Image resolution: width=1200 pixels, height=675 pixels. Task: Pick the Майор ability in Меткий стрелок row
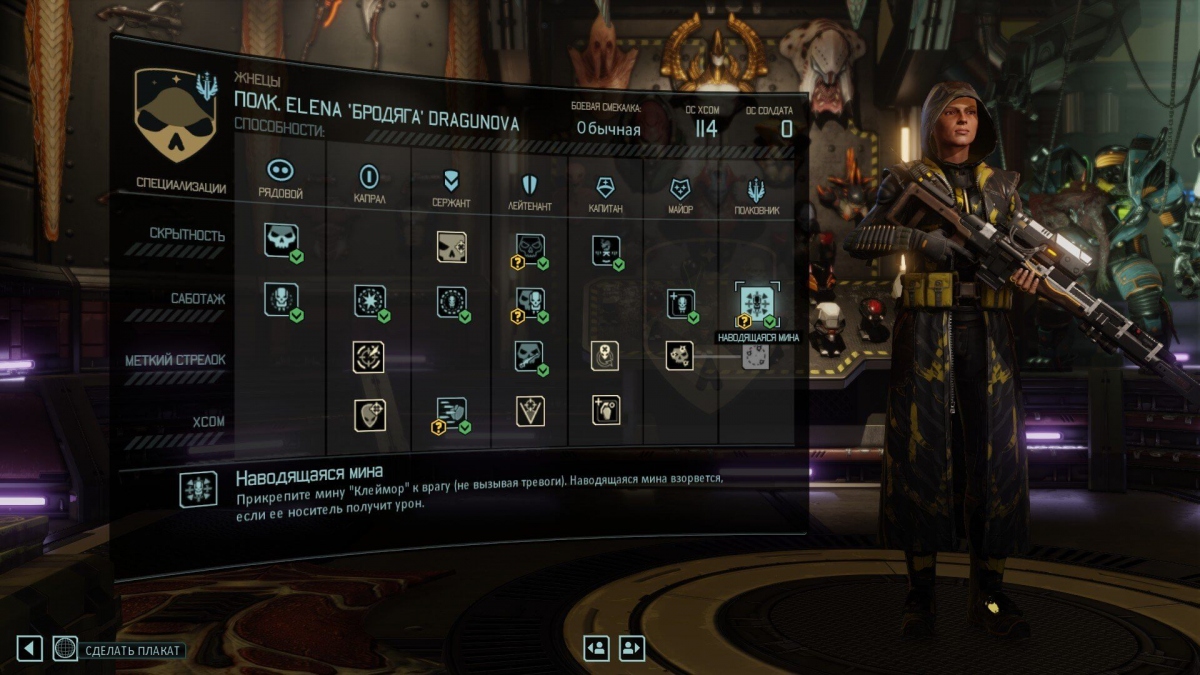click(x=681, y=355)
